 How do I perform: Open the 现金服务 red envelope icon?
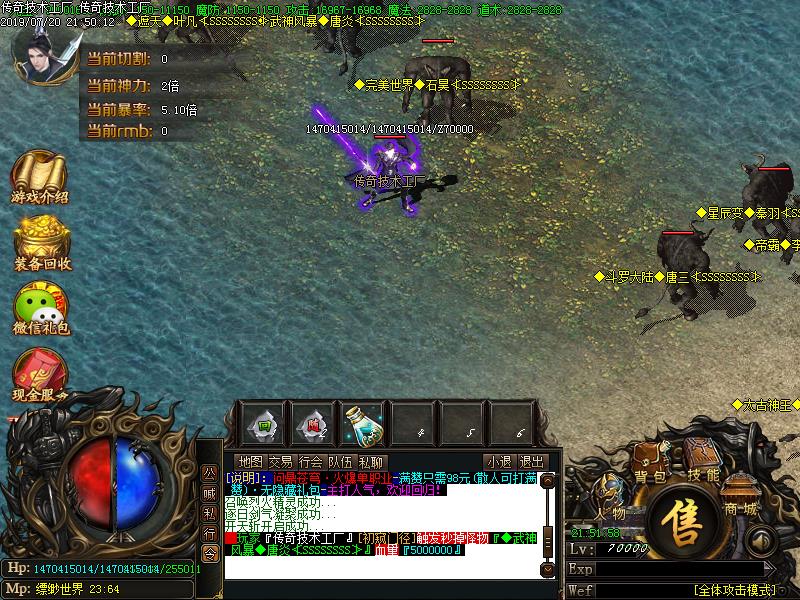tap(40, 375)
